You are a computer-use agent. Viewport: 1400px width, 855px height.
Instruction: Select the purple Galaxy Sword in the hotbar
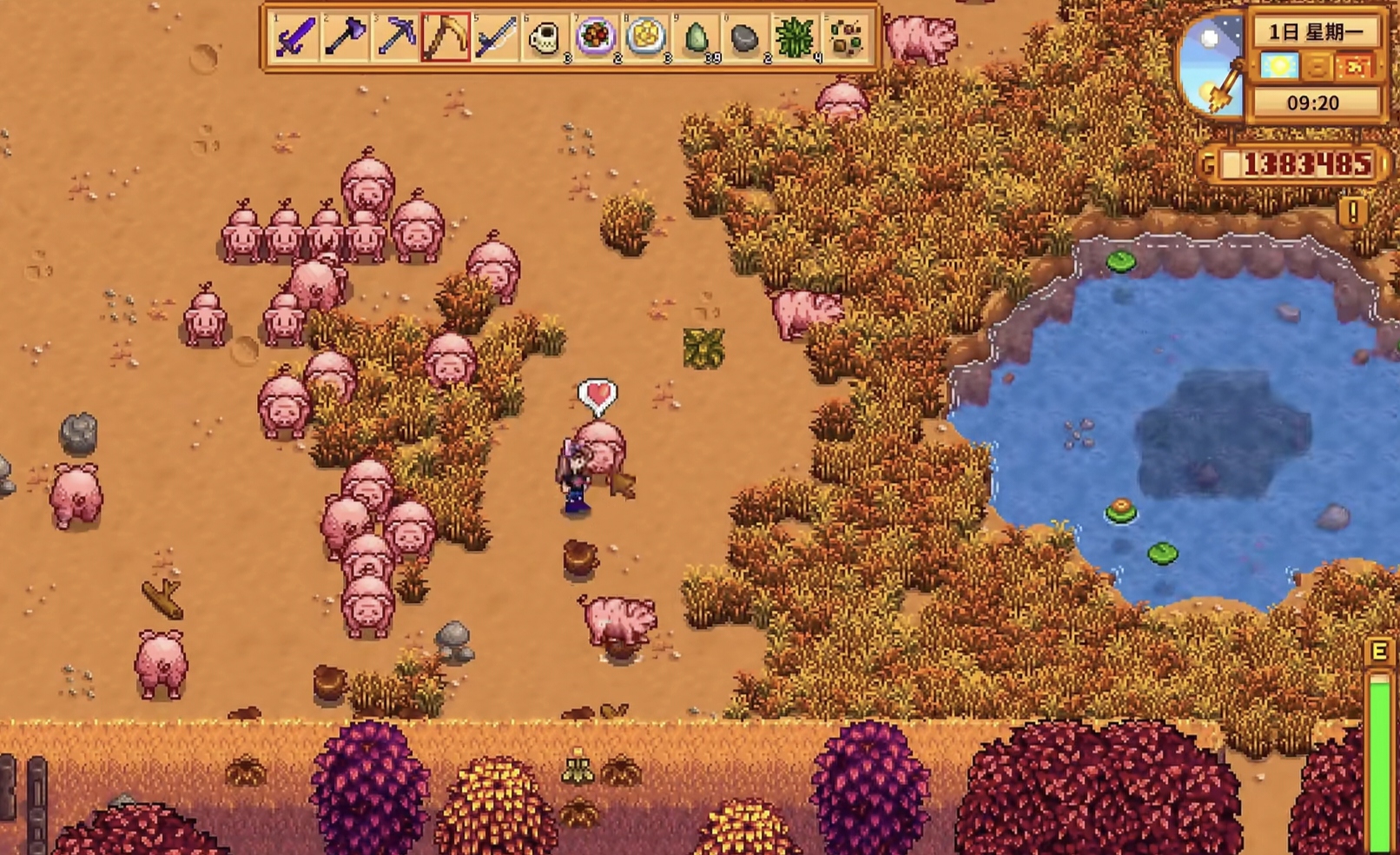[x=295, y=37]
